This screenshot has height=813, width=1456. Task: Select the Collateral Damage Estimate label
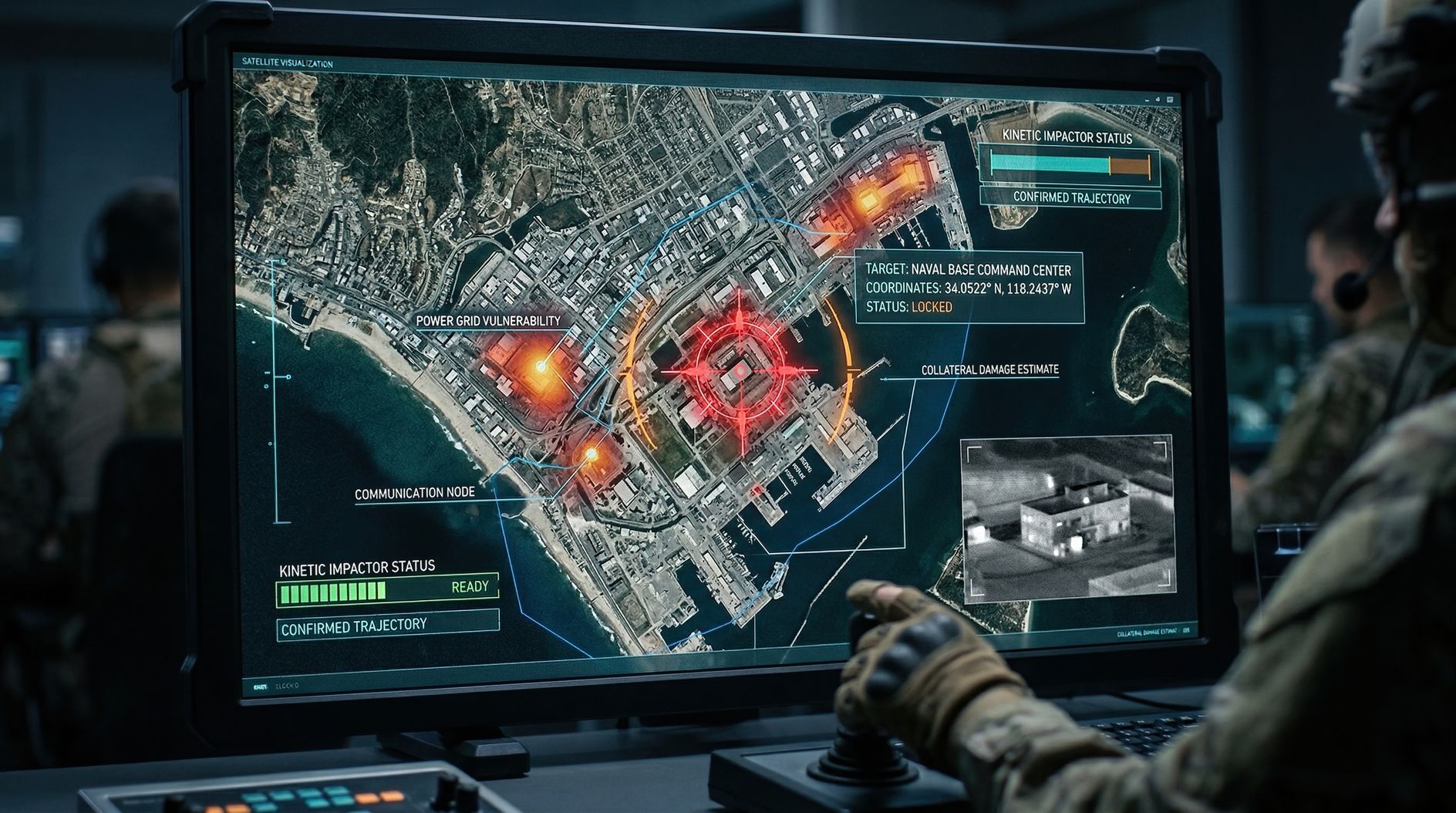tap(989, 370)
